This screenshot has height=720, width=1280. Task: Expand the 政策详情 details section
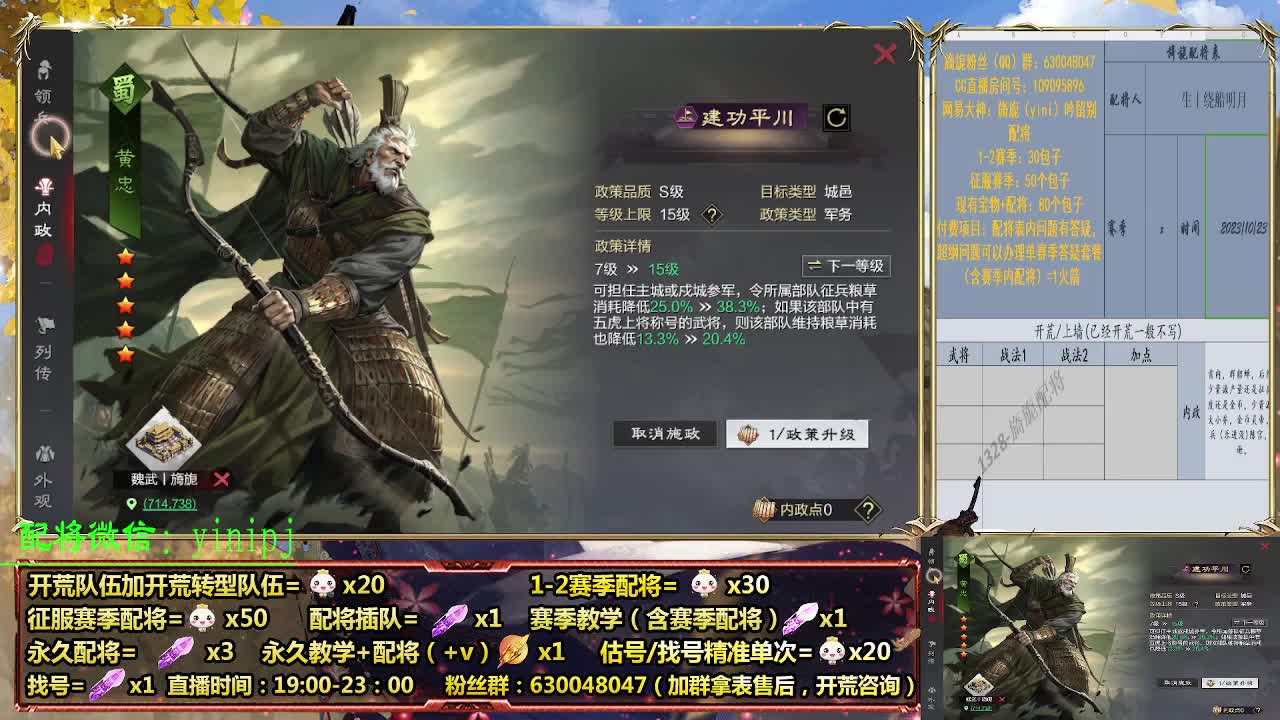620,244
